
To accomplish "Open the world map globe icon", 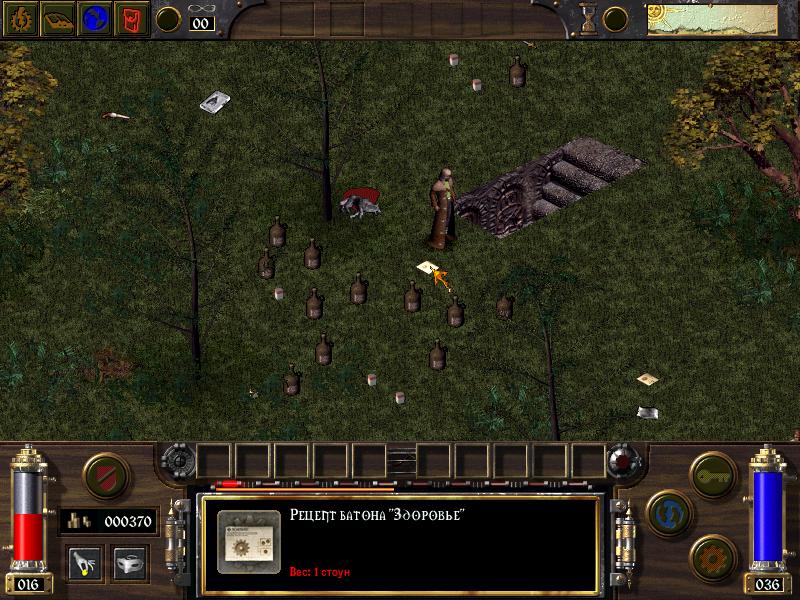I will click(x=94, y=19).
